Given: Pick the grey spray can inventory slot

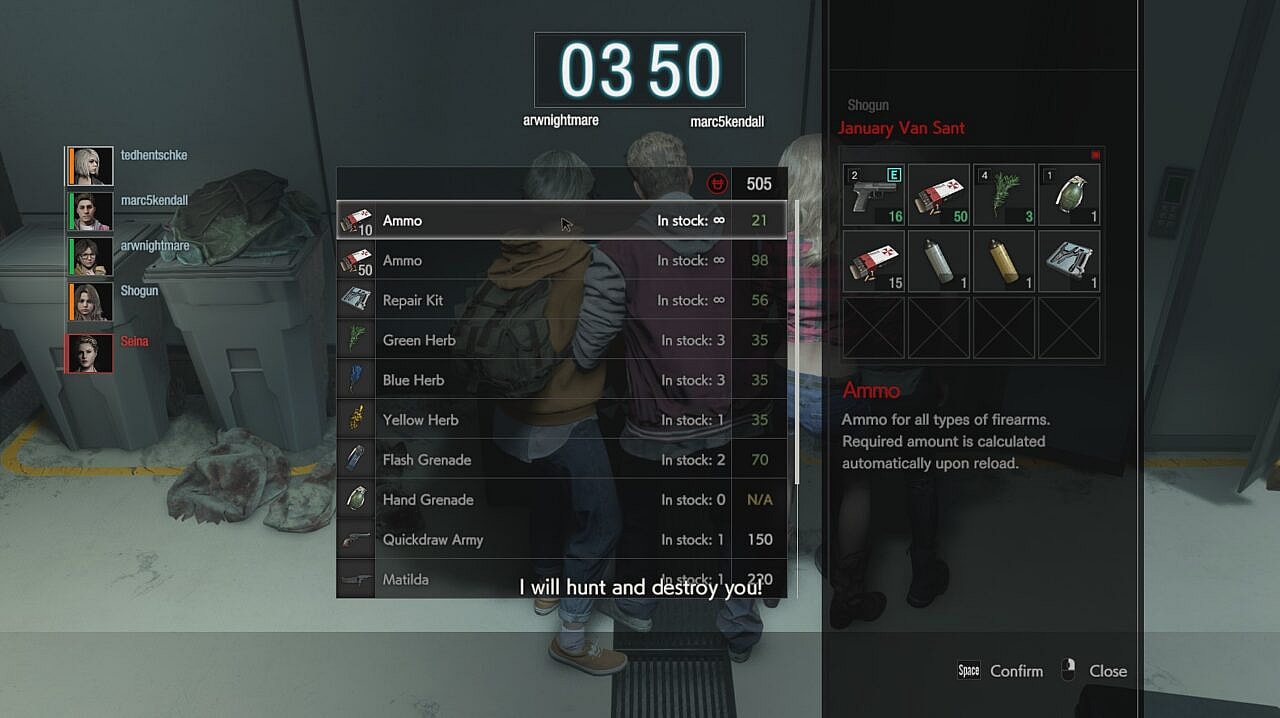Looking at the screenshot, I should [x=939, y=262].
